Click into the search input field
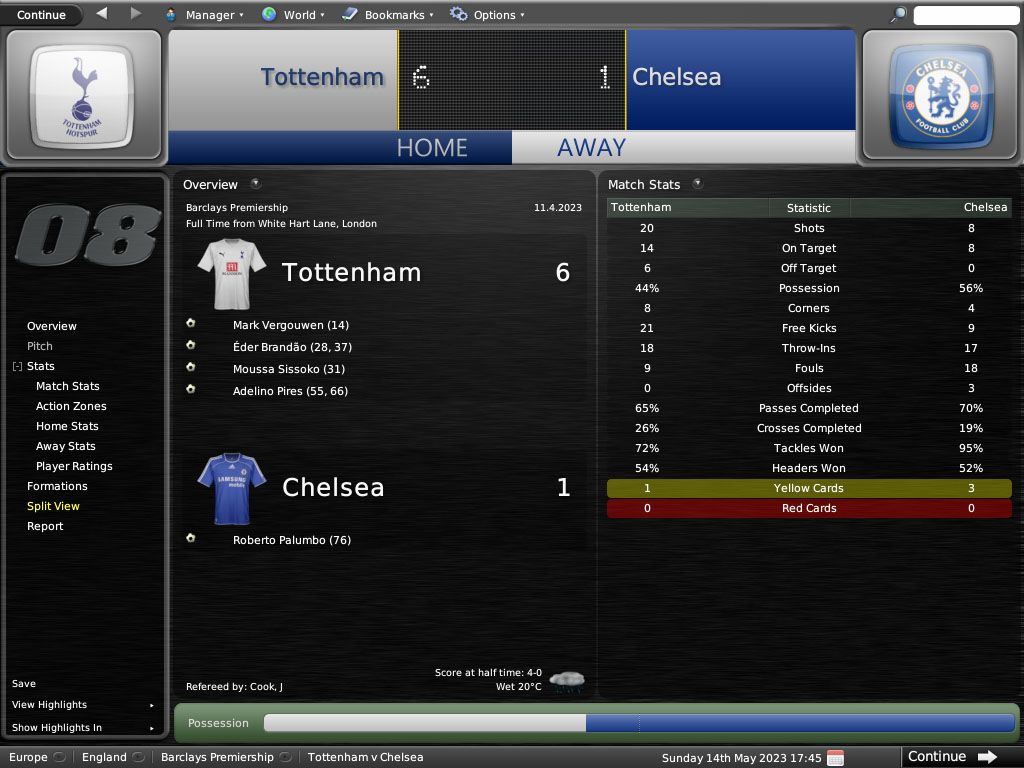 (965, 15)
